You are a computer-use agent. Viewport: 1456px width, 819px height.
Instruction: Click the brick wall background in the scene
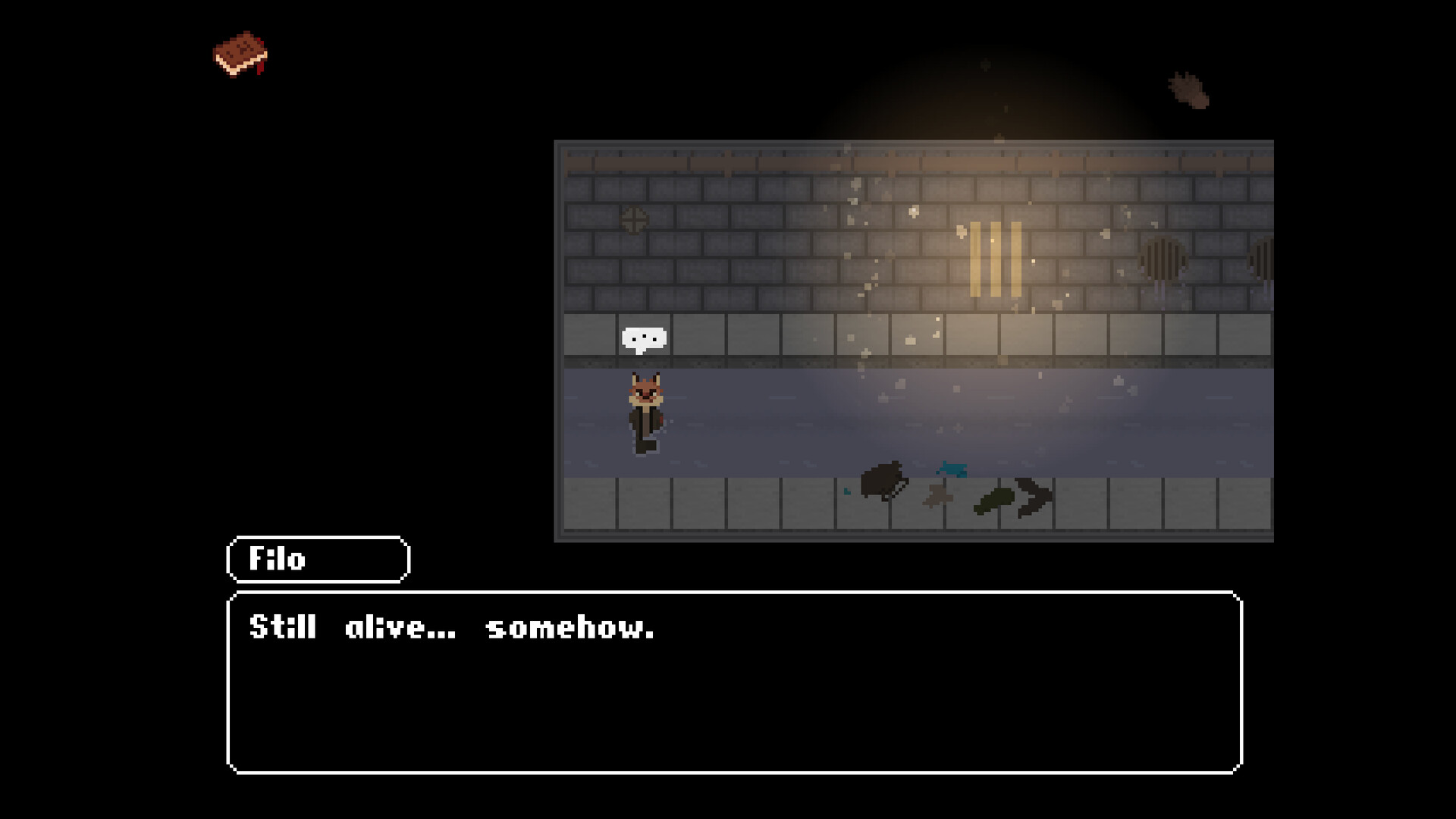(758, 227)
